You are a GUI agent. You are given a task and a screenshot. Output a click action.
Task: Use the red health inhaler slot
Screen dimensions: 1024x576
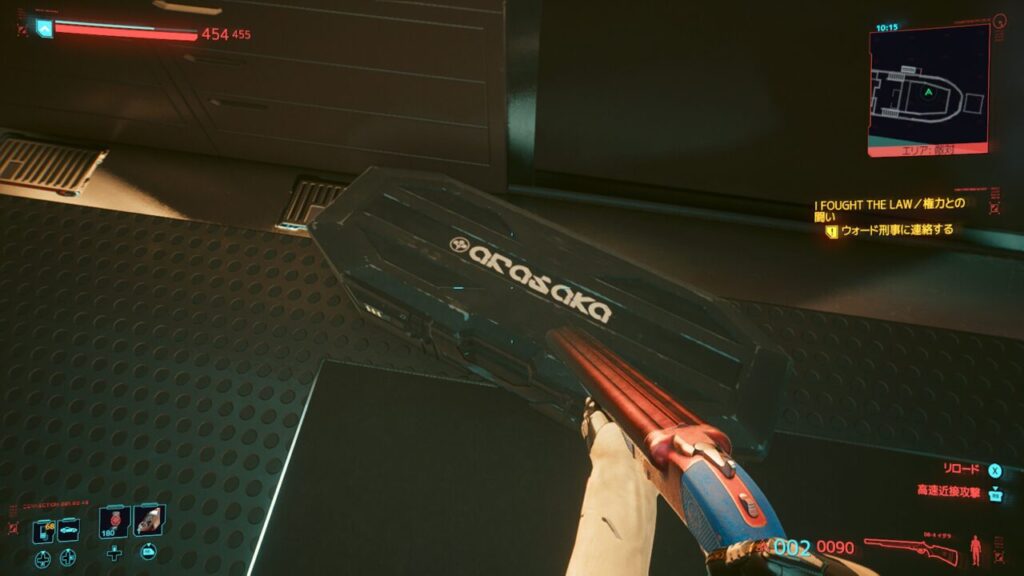pos(114,522)
